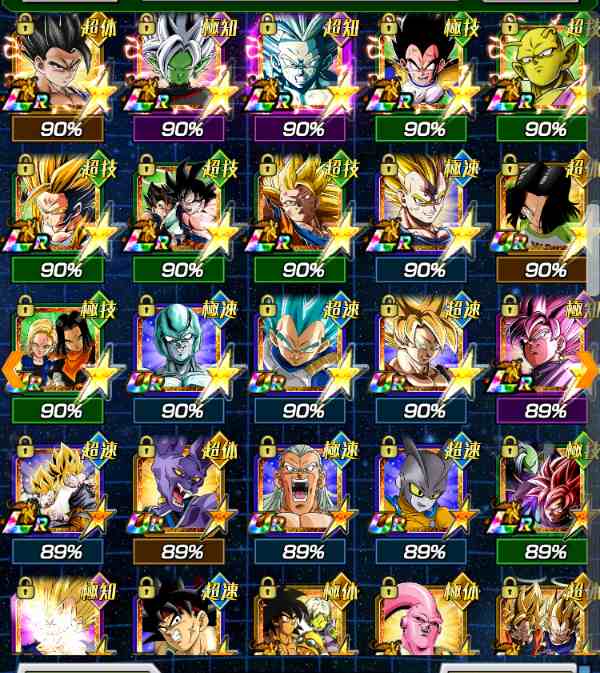The image size is (600, 673).
Task: Click the orange right page arrow
Action: tap(588, 369)
